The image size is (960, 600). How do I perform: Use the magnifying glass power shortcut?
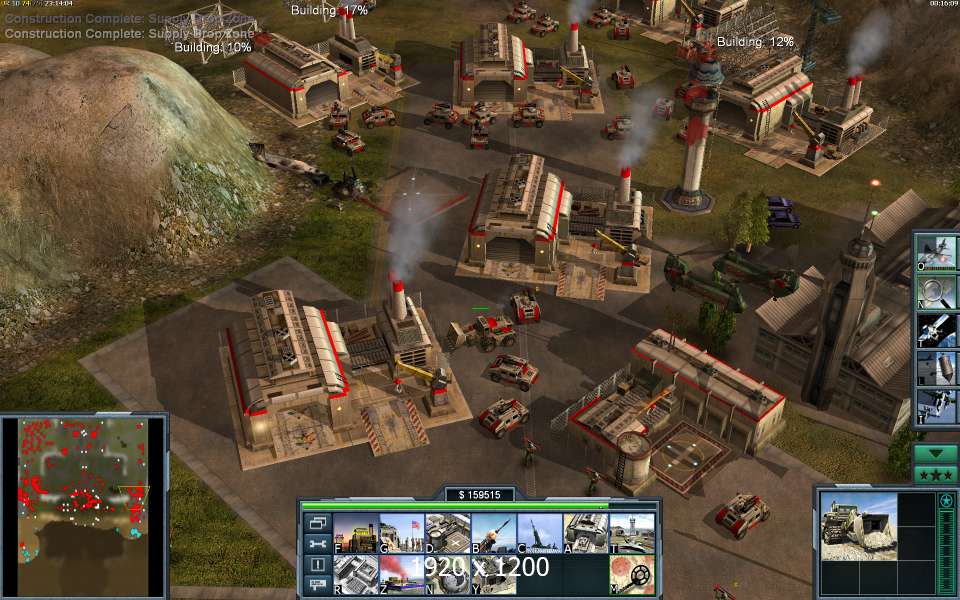[937, 291]
